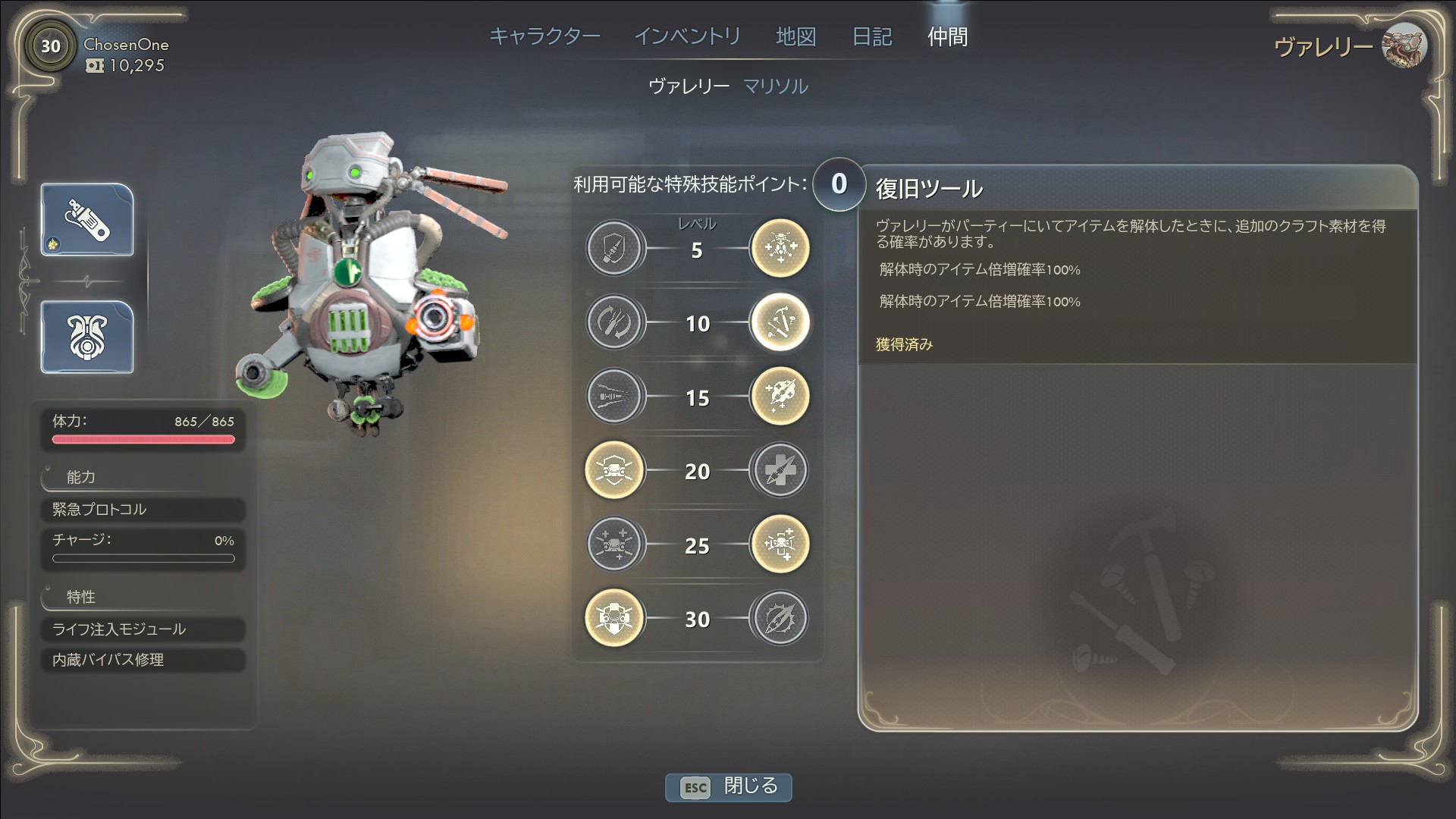Switch to companion マリソル
The image size is (1456, 819).
775,86
